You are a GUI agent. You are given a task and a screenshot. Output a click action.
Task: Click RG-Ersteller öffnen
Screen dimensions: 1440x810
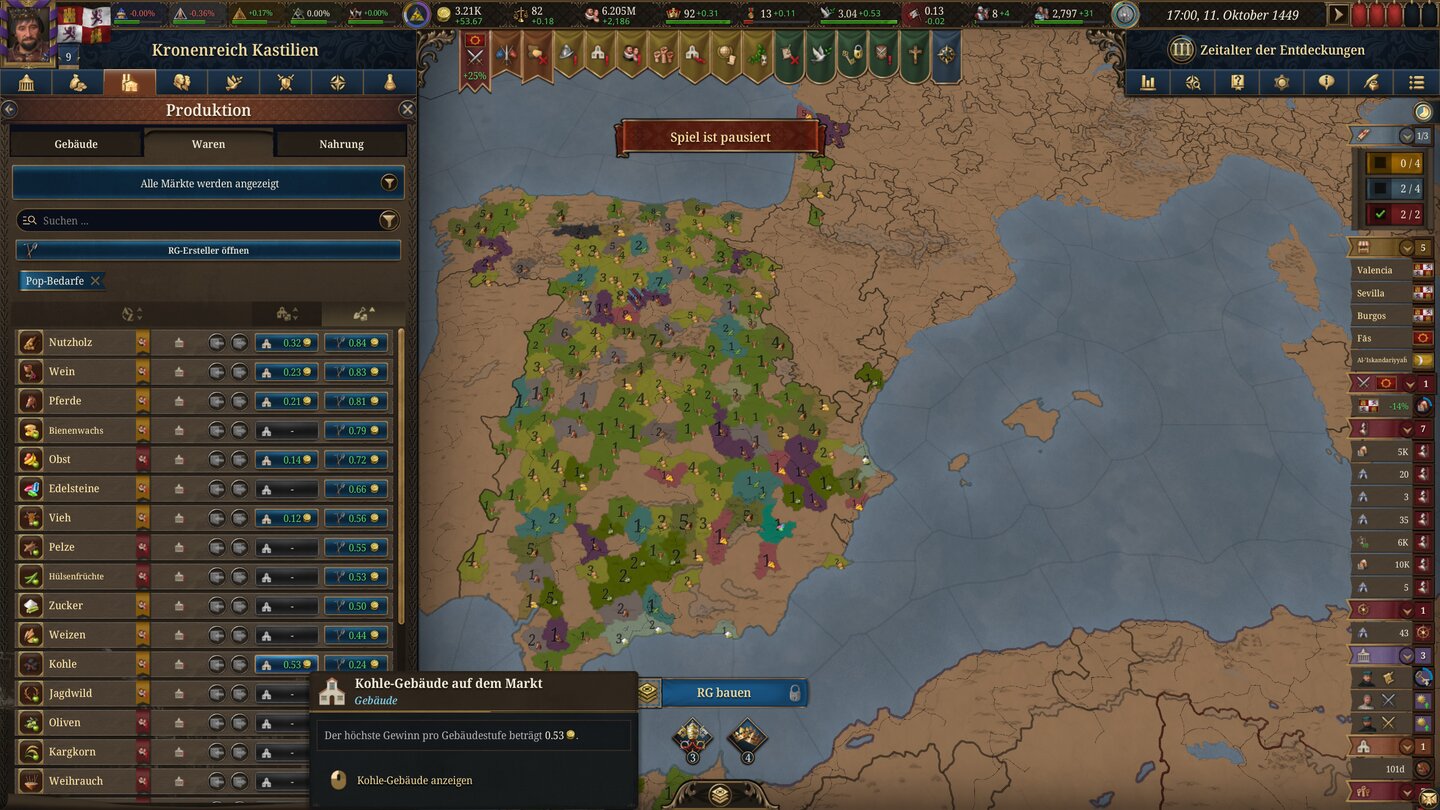coord(209,248)
